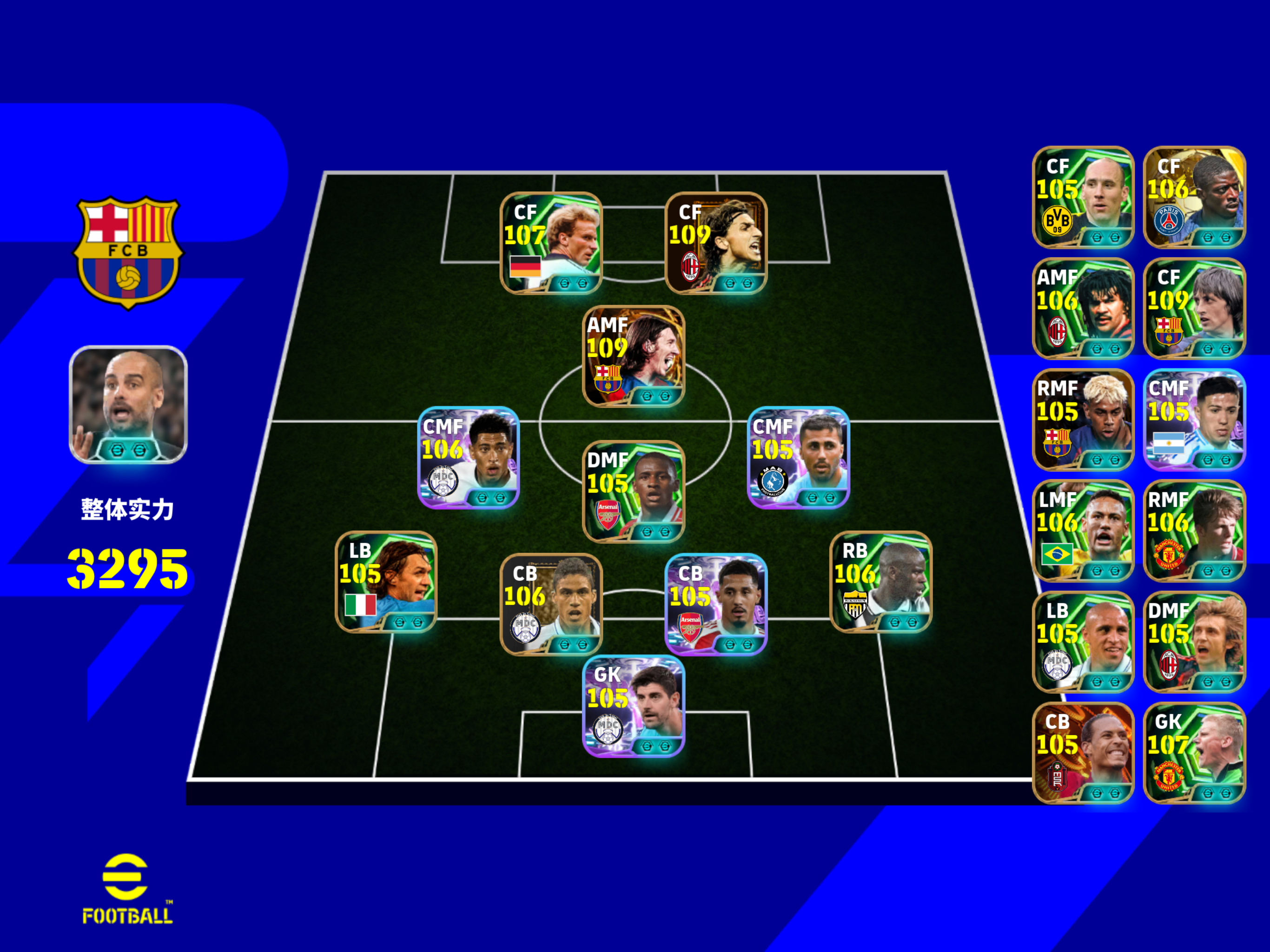This screenshot has height=952, width=1270.
Task: Click the FC Barcelona club badge
Action: [x=129, y=251]
